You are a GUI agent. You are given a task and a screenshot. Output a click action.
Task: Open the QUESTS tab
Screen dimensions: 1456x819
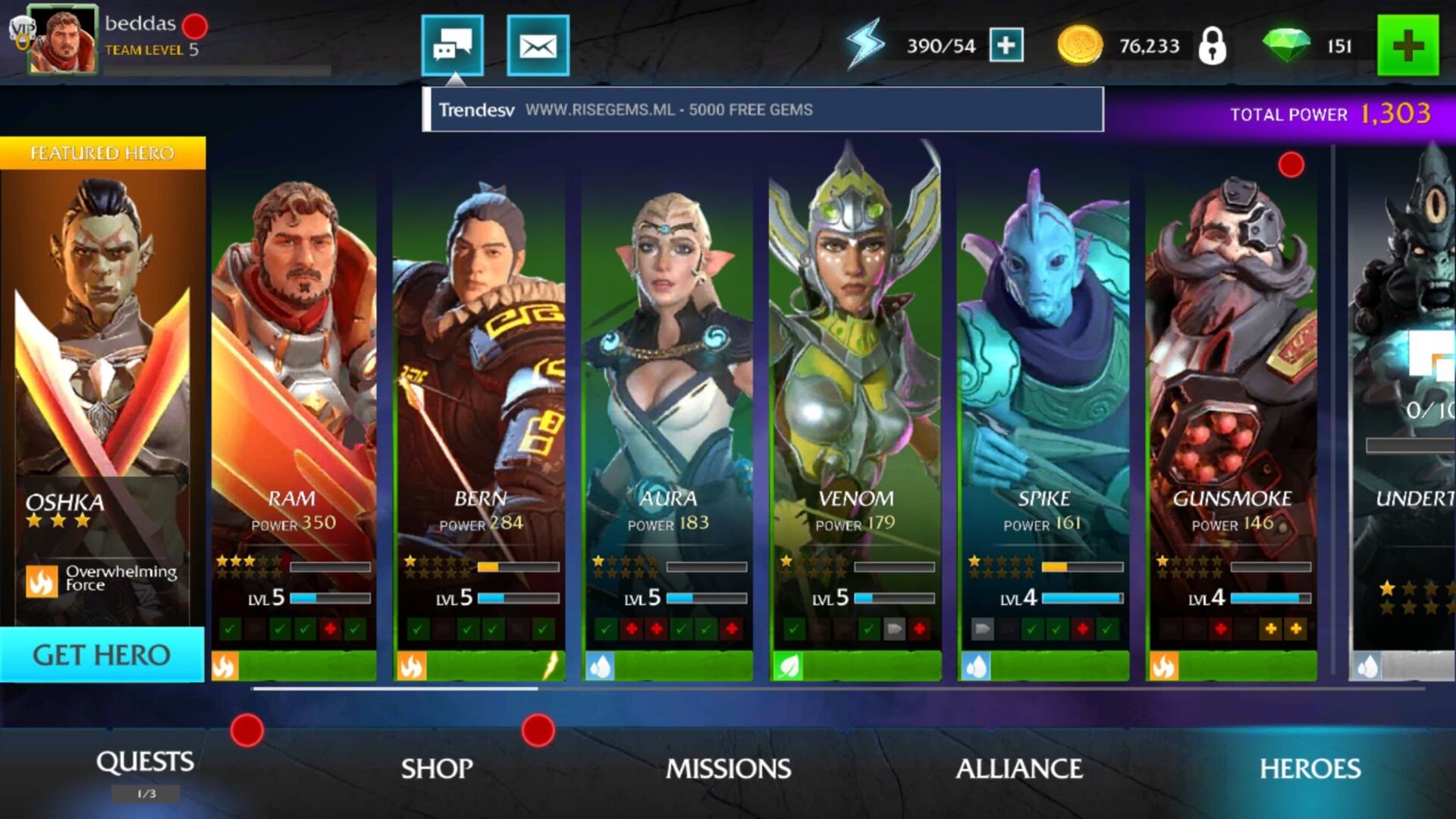click(145, 763)
